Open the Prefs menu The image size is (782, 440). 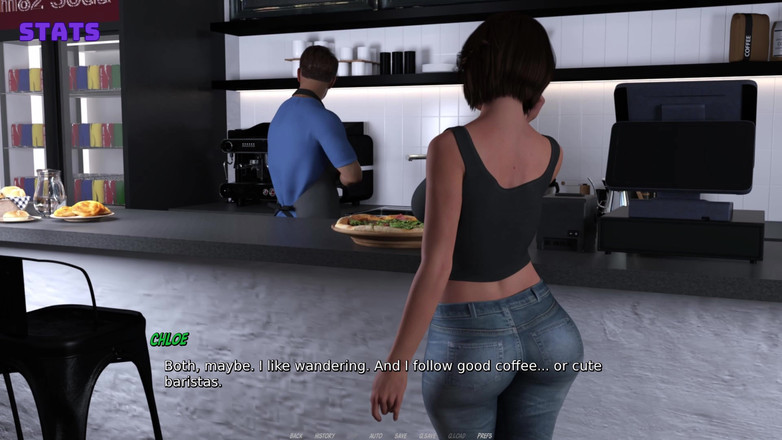pos(485,436)
